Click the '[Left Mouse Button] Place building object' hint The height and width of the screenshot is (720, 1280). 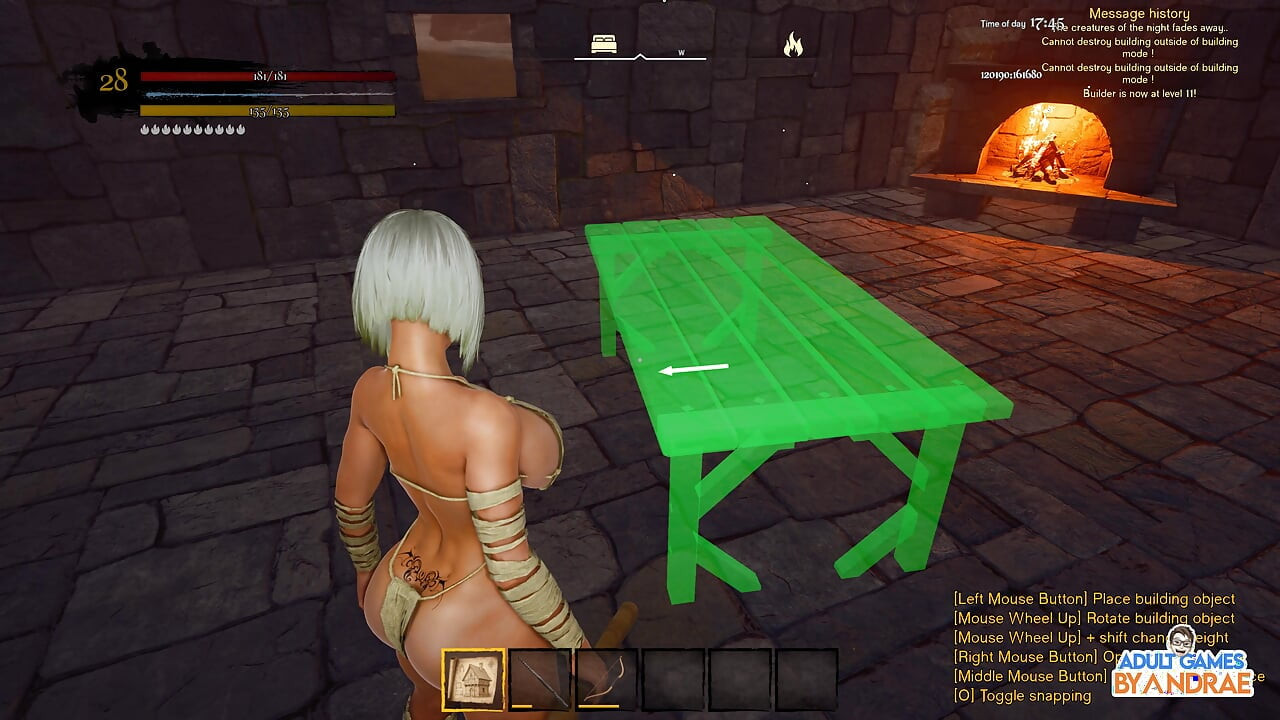pos(1094,598)
